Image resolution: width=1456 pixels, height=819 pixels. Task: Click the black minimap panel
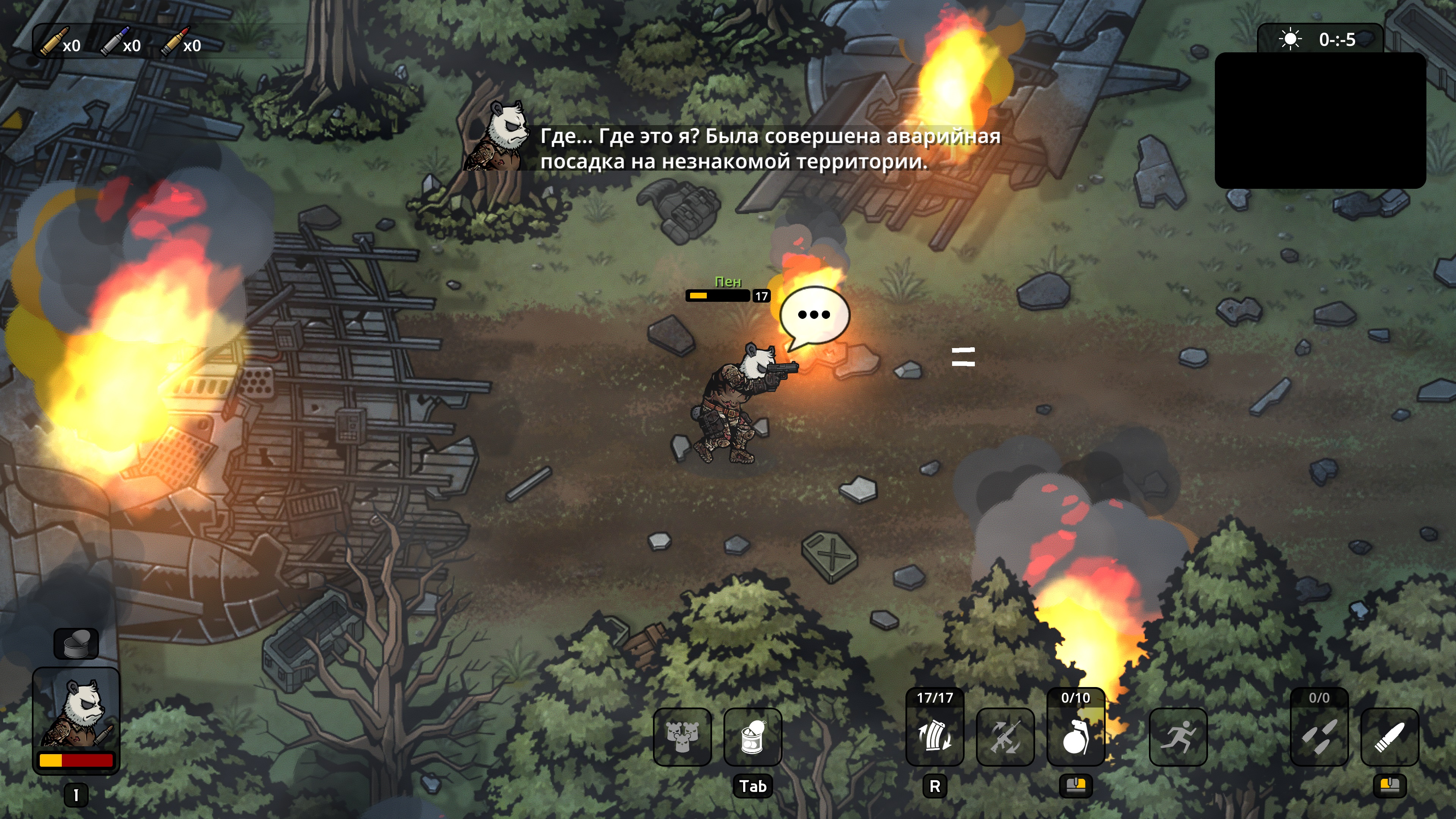tap(1320, 121)
